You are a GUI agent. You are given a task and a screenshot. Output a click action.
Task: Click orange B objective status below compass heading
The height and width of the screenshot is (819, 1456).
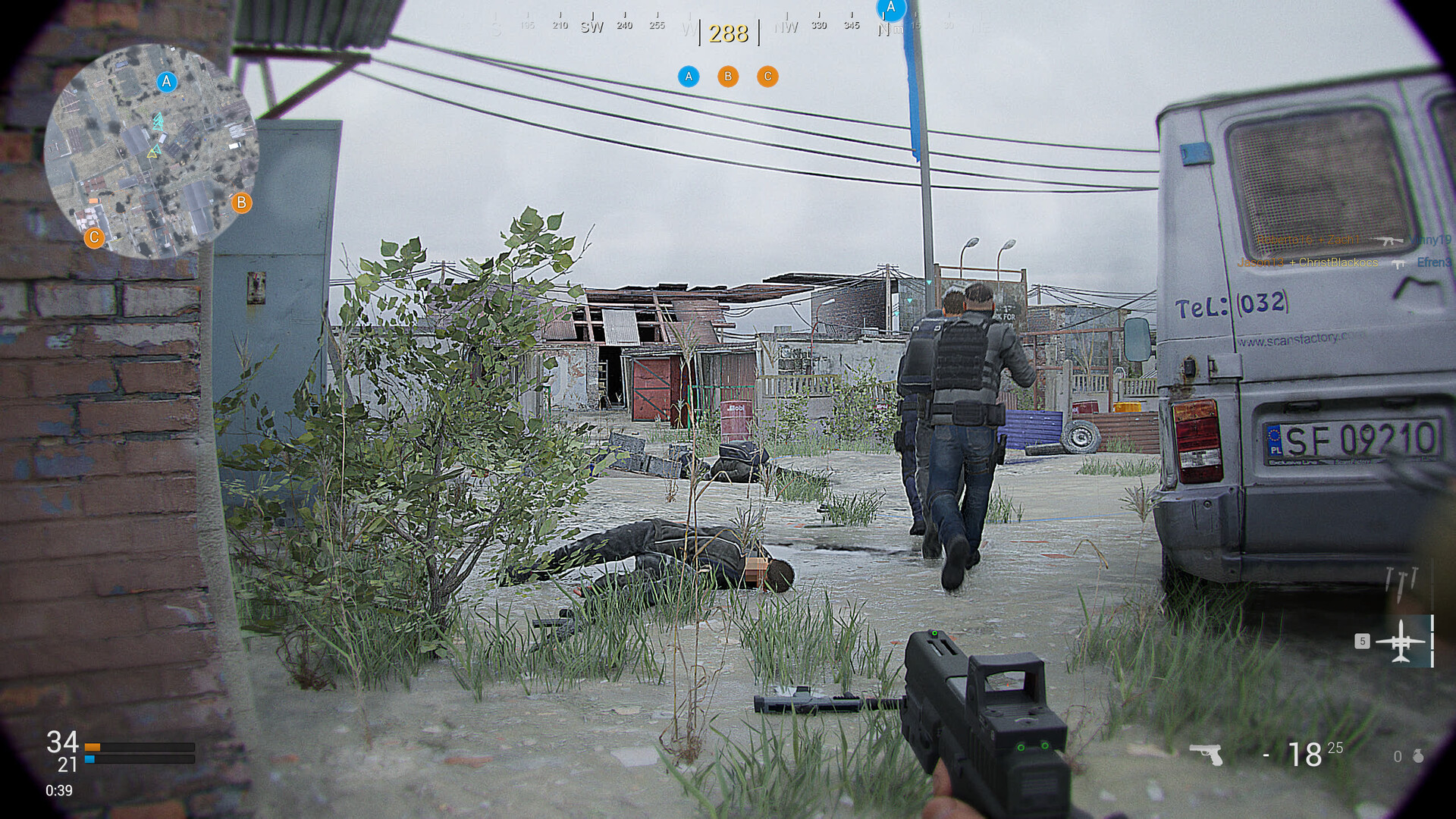(728, 76)
